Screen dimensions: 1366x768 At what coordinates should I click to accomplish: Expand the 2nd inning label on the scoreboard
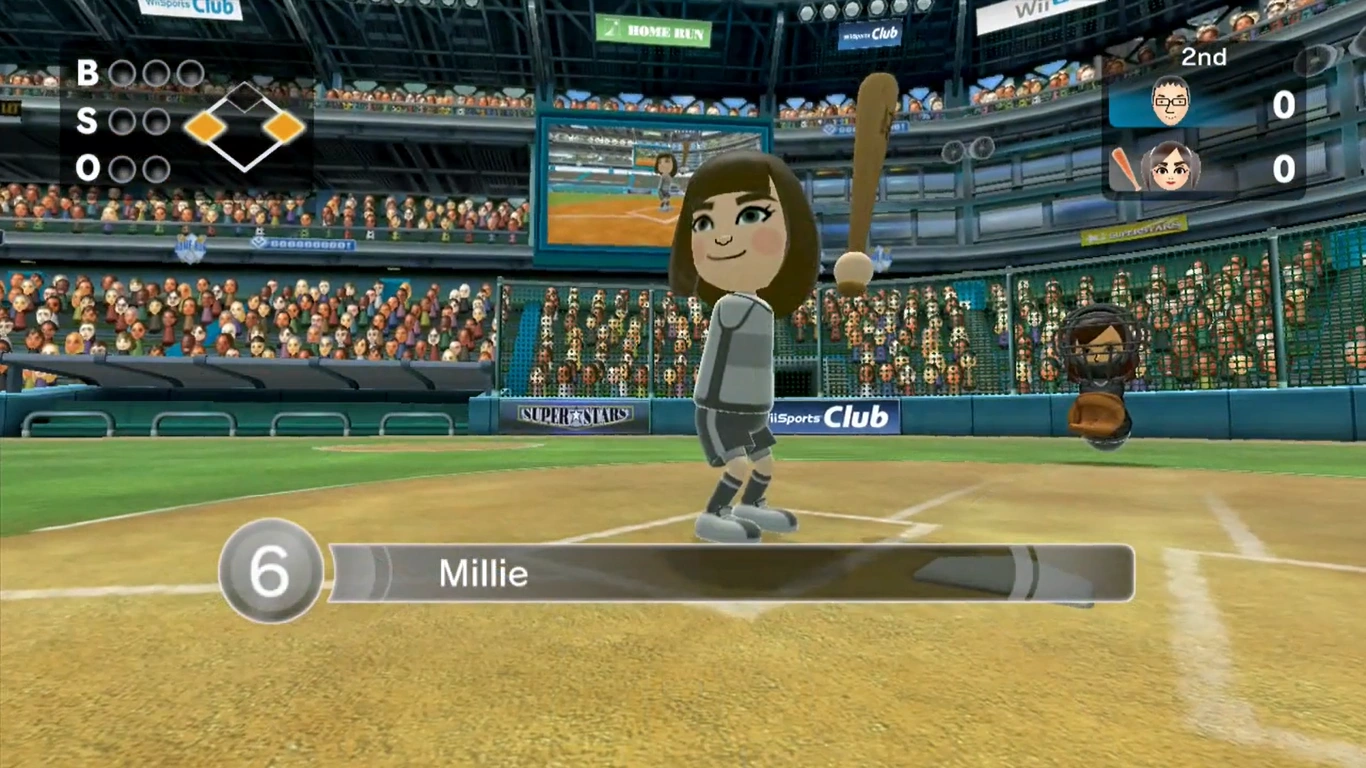pyautogui.click(x=1203, y=57)
